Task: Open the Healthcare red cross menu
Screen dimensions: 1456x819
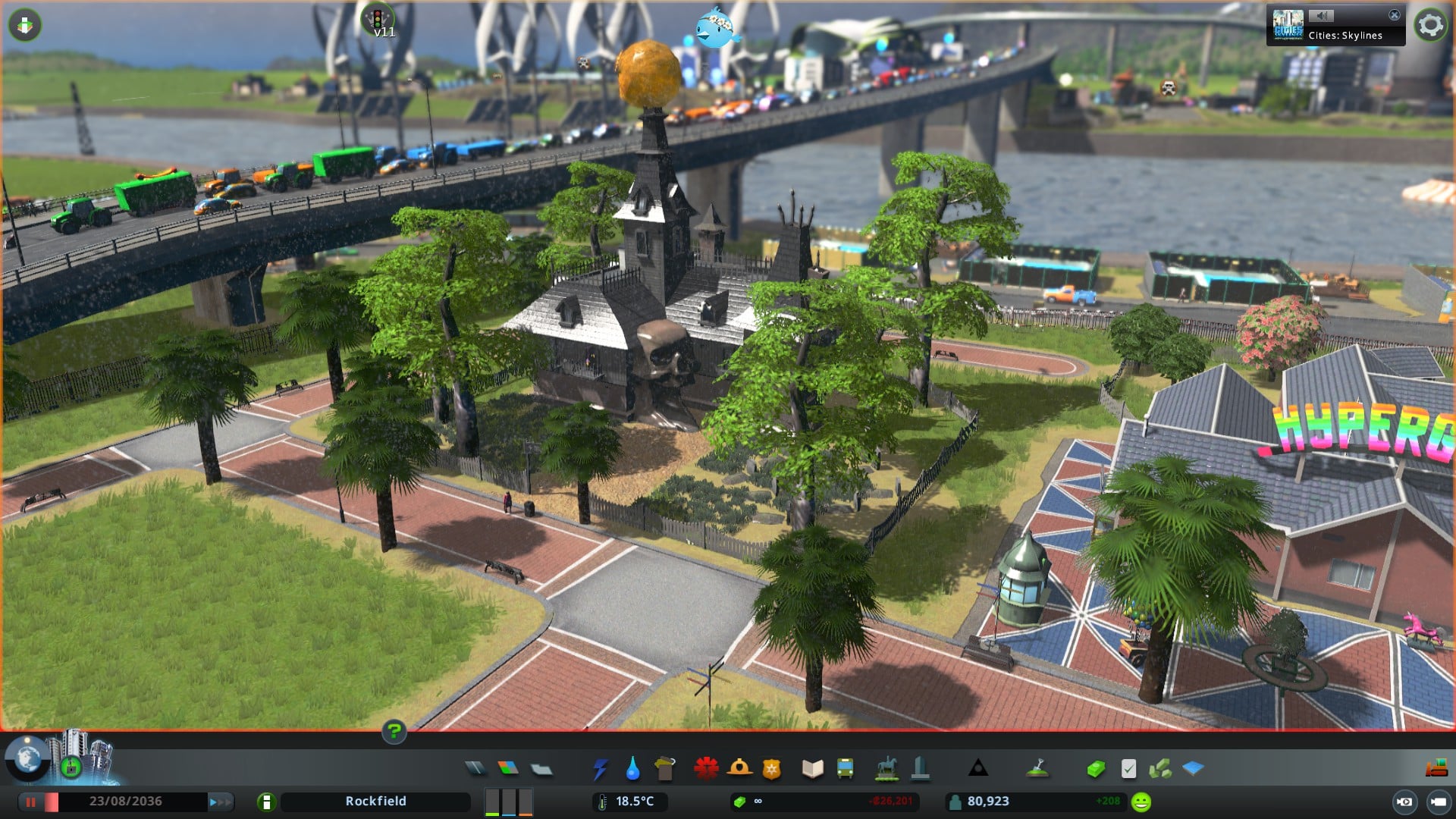Action: [x=706, y=769]
